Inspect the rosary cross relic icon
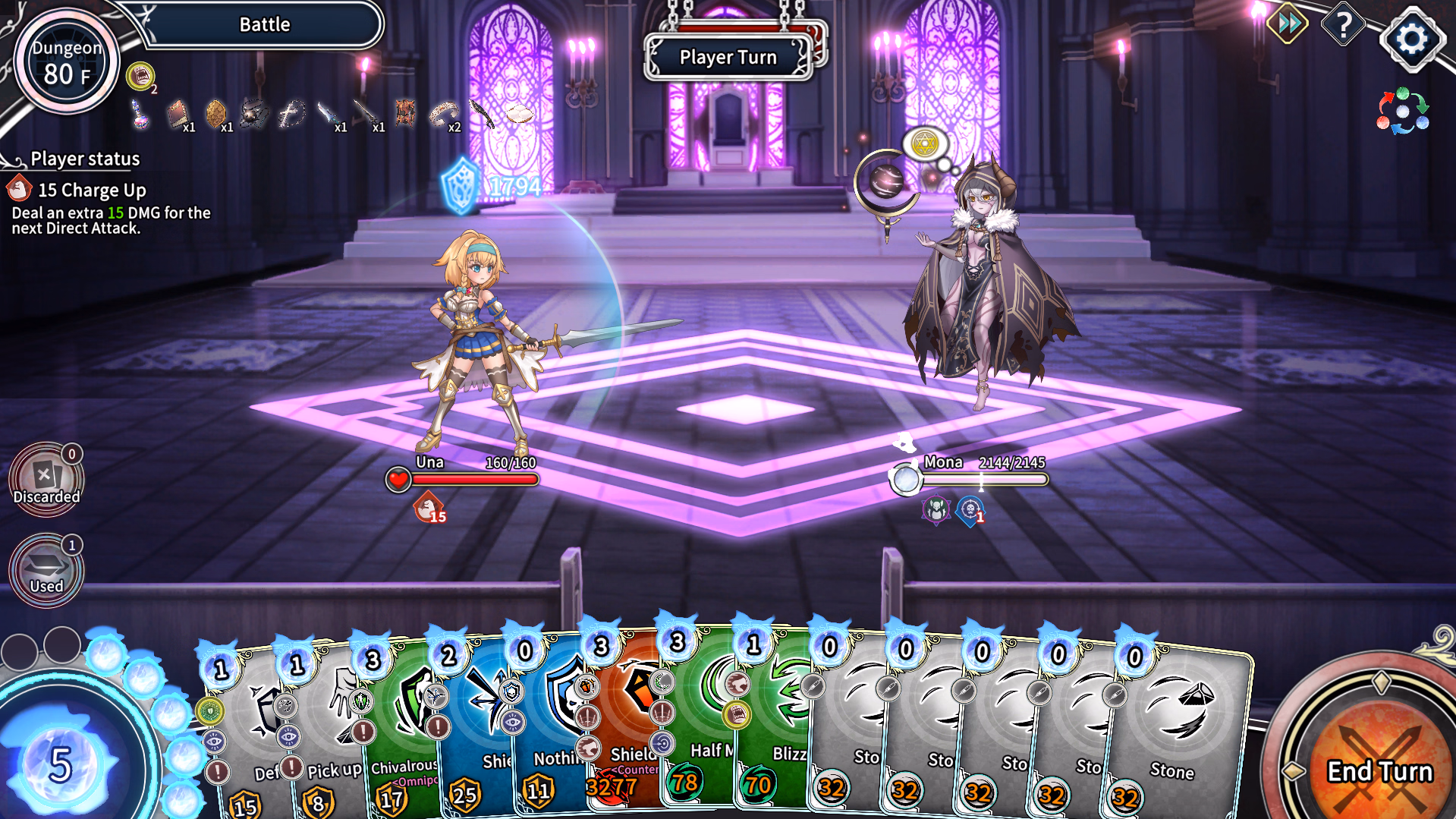Viewport: 1456px width, 819px height. 291,114
